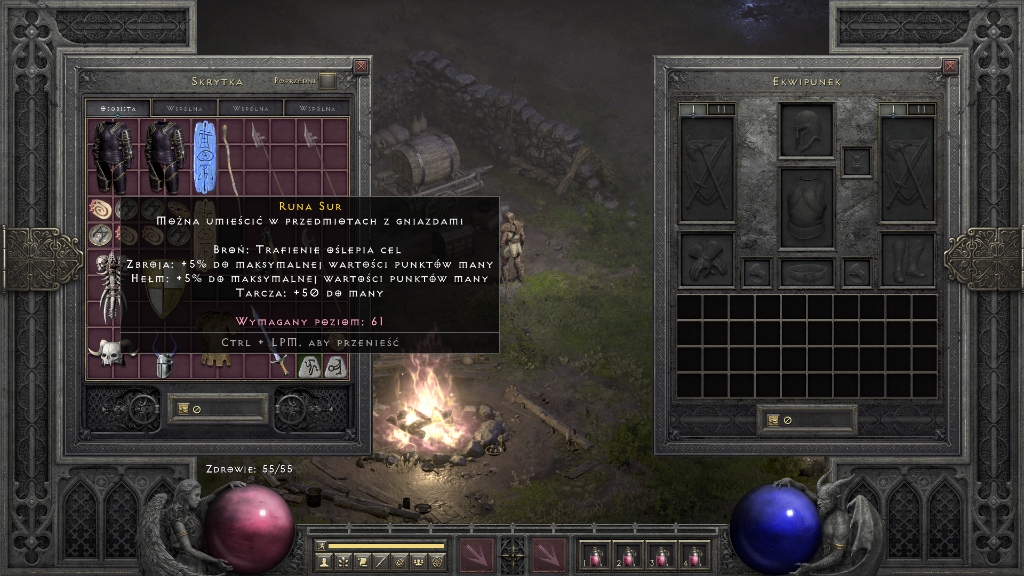Select the blue Sur rune in stash
1024x576 pixels.
tap(205, 156)
